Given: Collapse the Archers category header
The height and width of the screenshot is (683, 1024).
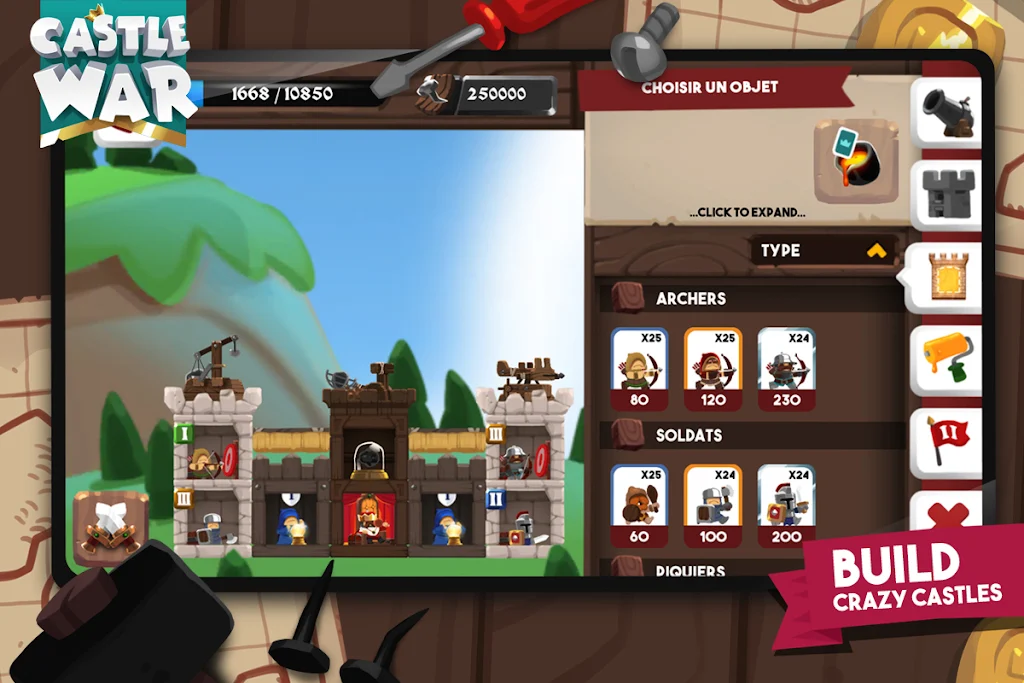Looking at the screenshot, I should coord(690,298).
